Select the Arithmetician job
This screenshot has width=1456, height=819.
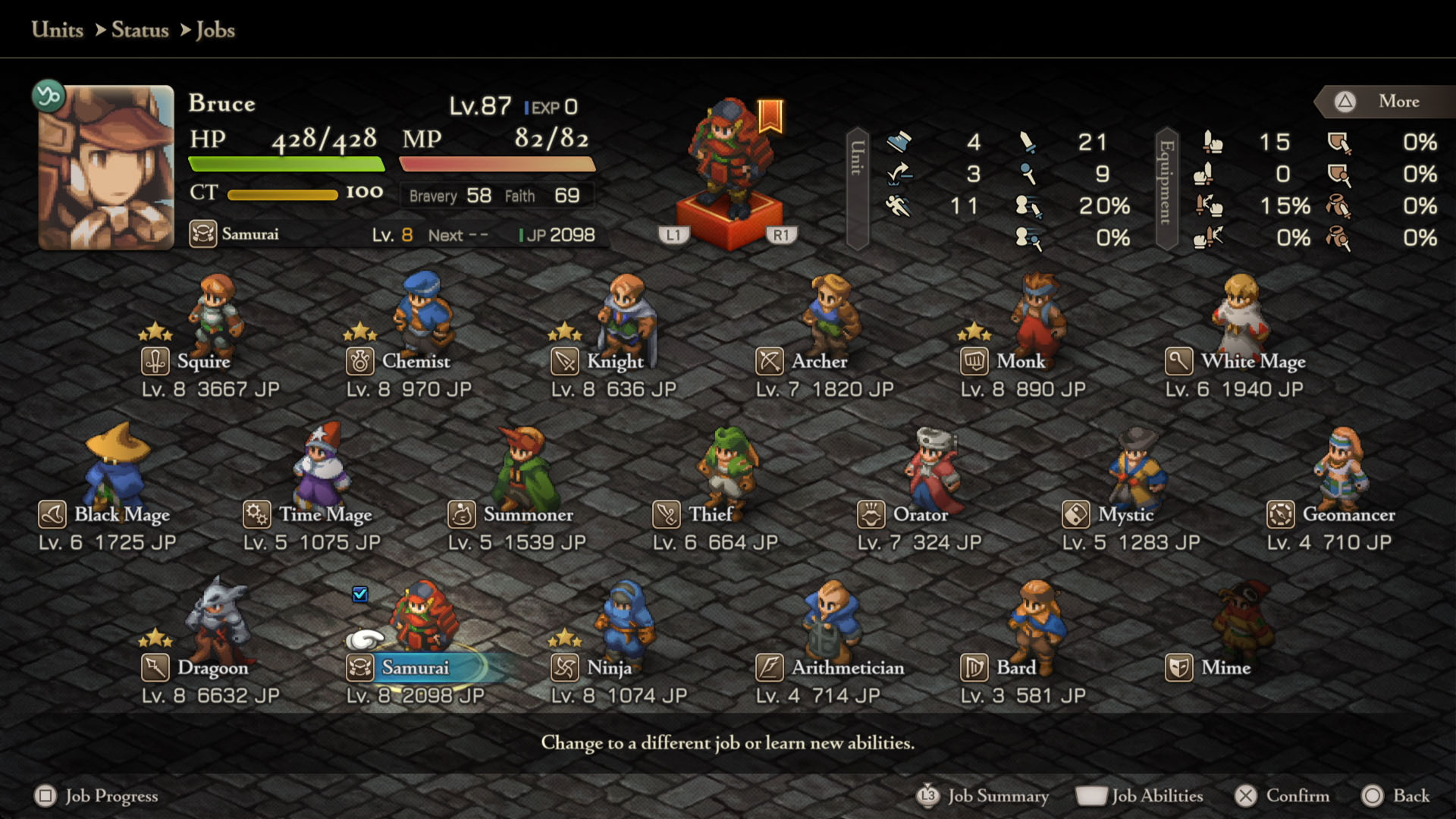[x=847, y=668]
